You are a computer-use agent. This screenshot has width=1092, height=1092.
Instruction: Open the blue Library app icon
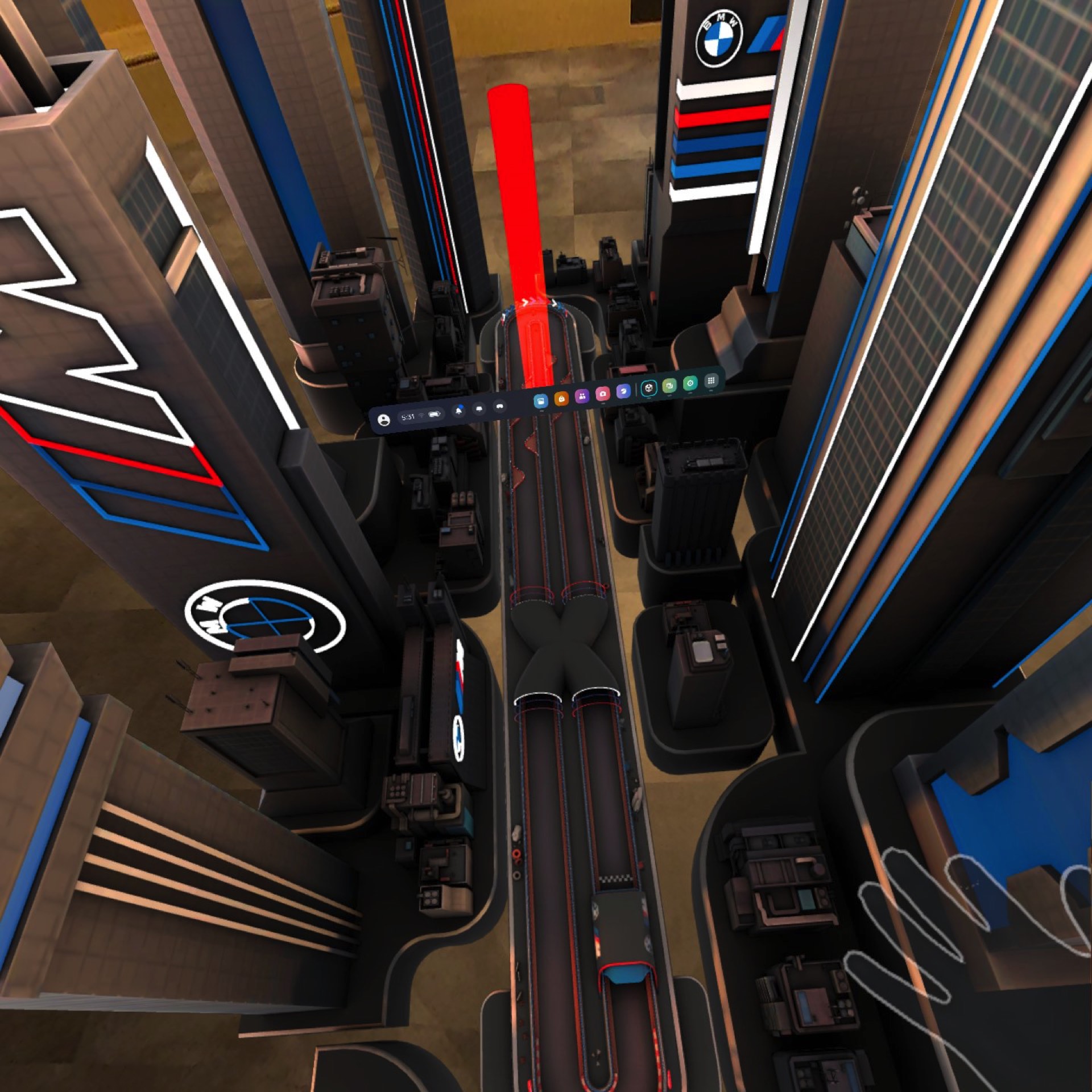click(541, 401)
